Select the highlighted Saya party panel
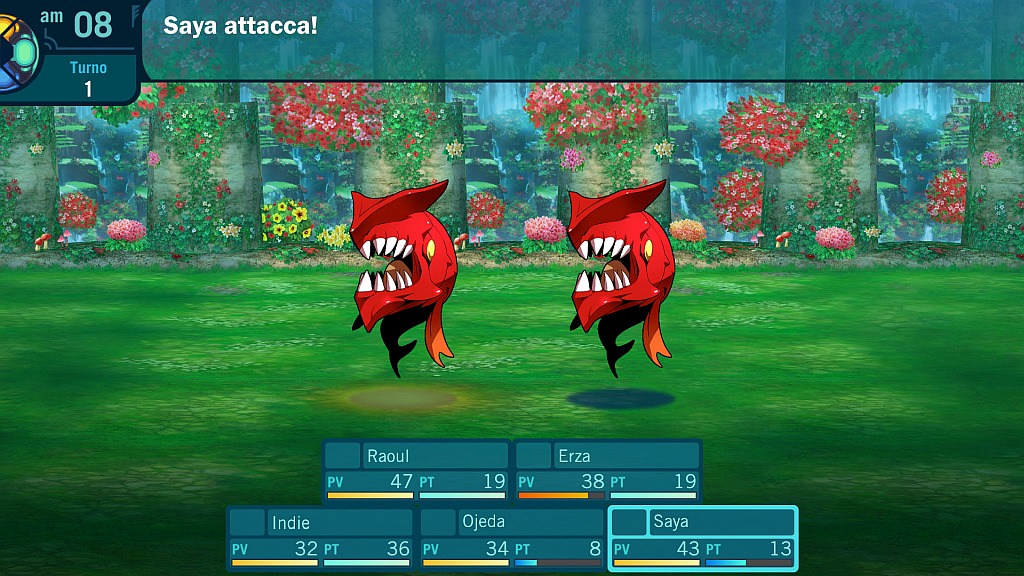Screen dimensions: 1024x576 pos(702,538)
